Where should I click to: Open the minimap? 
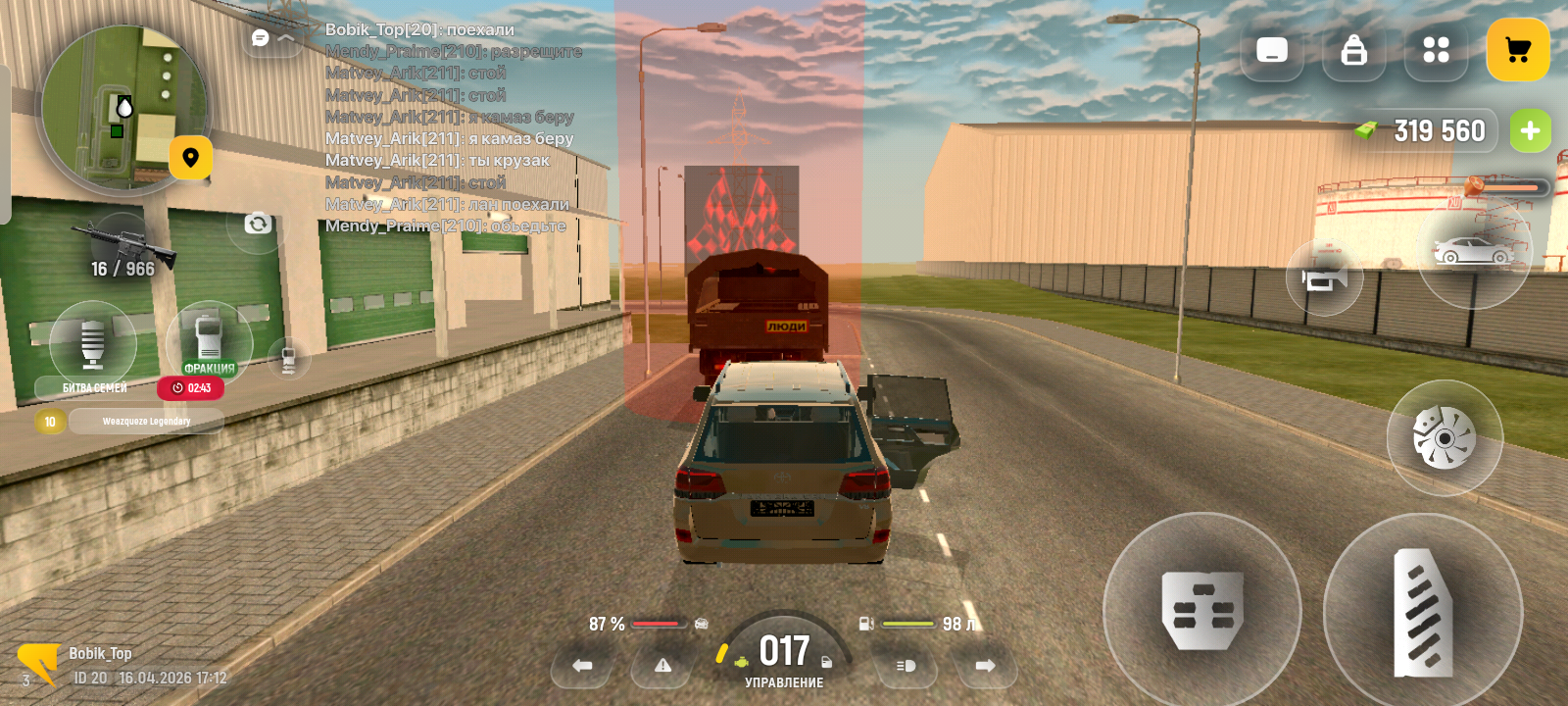122,108
